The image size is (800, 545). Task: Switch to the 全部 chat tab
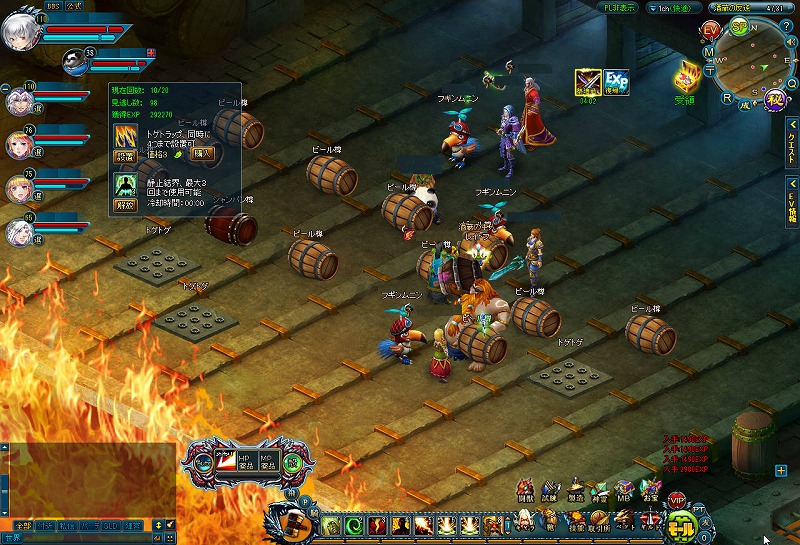(x=22, y=525)
